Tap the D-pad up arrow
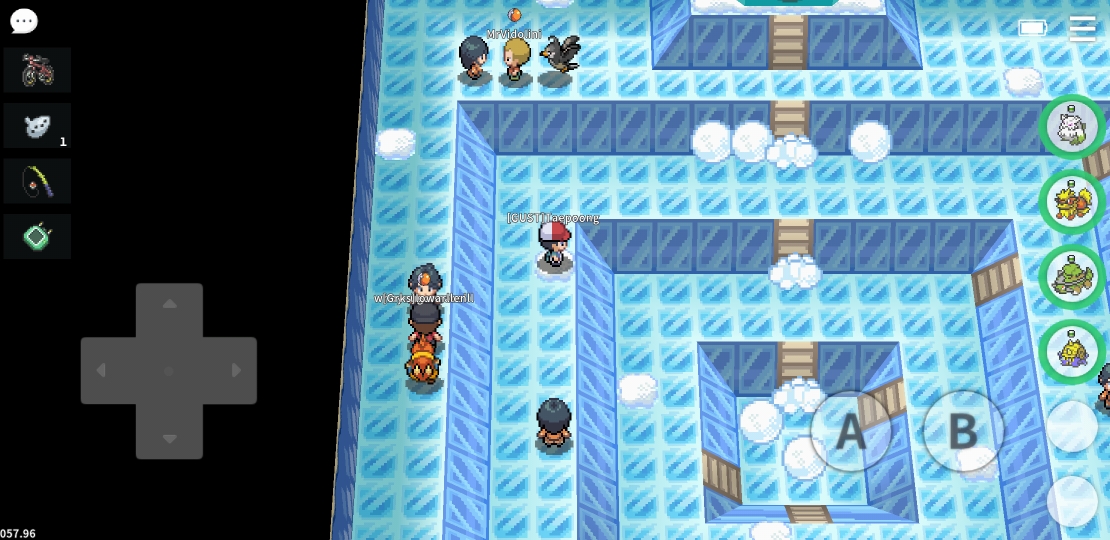1110x540 pixels. click(169, 304)
